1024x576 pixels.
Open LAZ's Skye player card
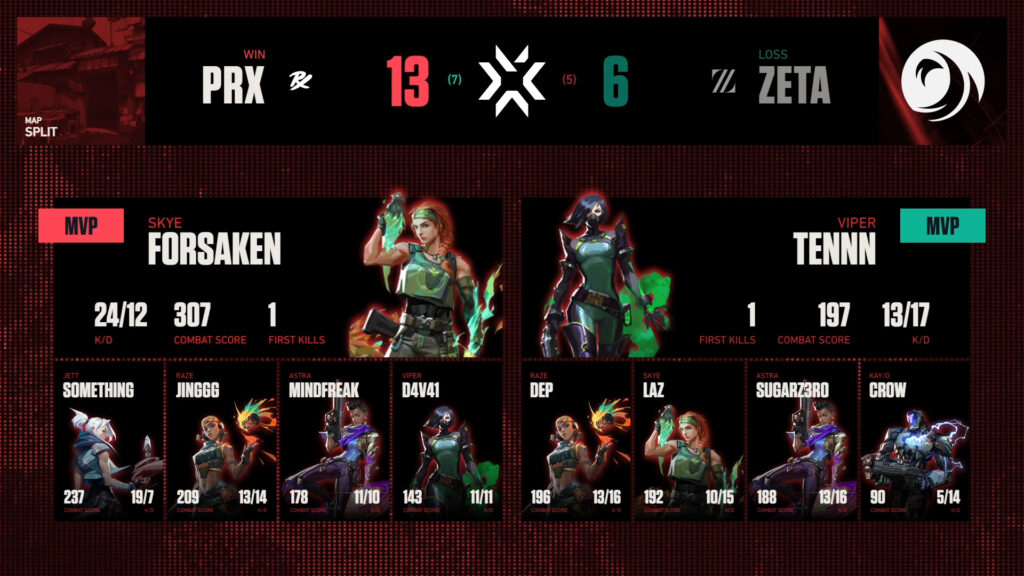click(x=689, y=440)
